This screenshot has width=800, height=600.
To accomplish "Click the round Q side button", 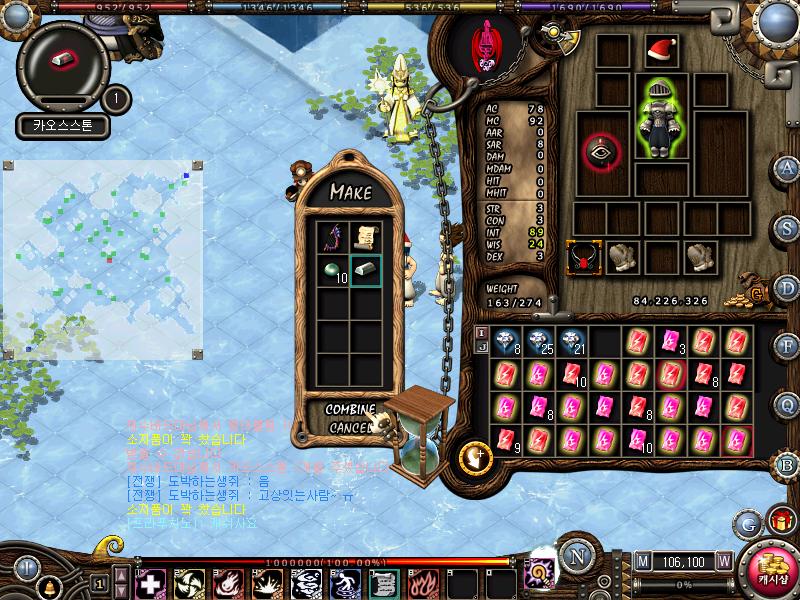I will tap(788, 405).
